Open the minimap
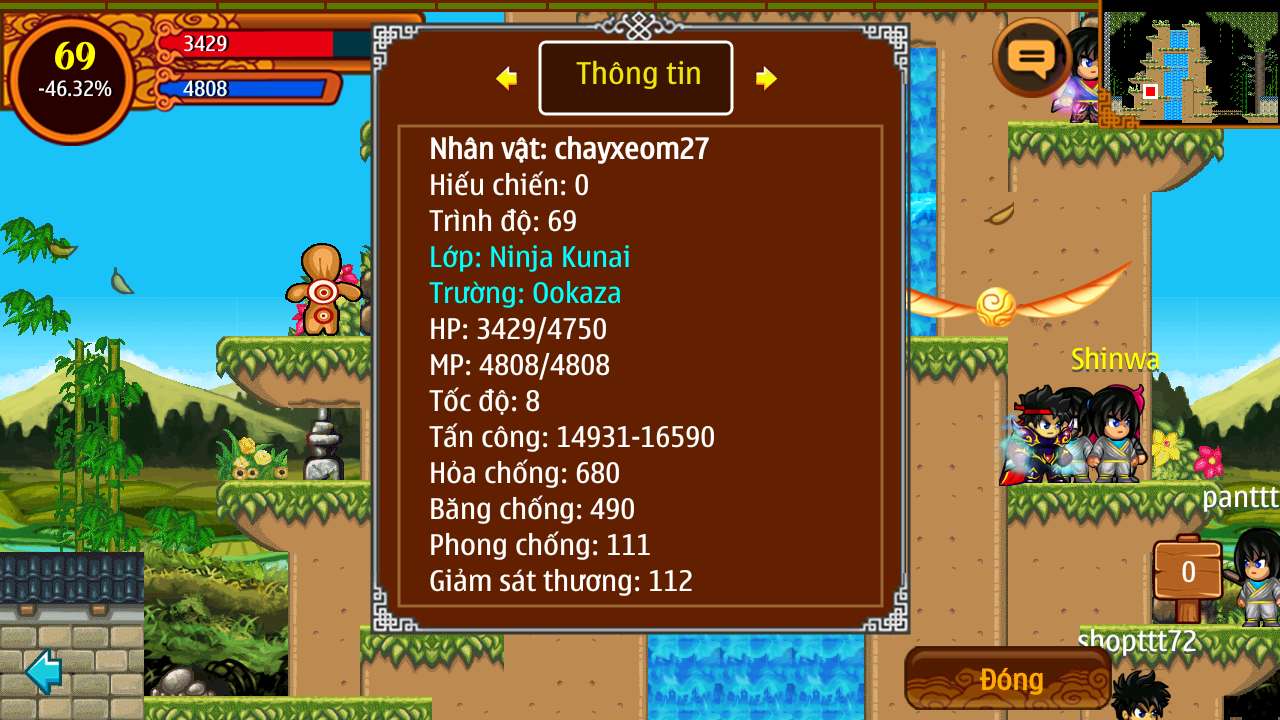Screen dimensions: 1280x720 point(1188,64)
